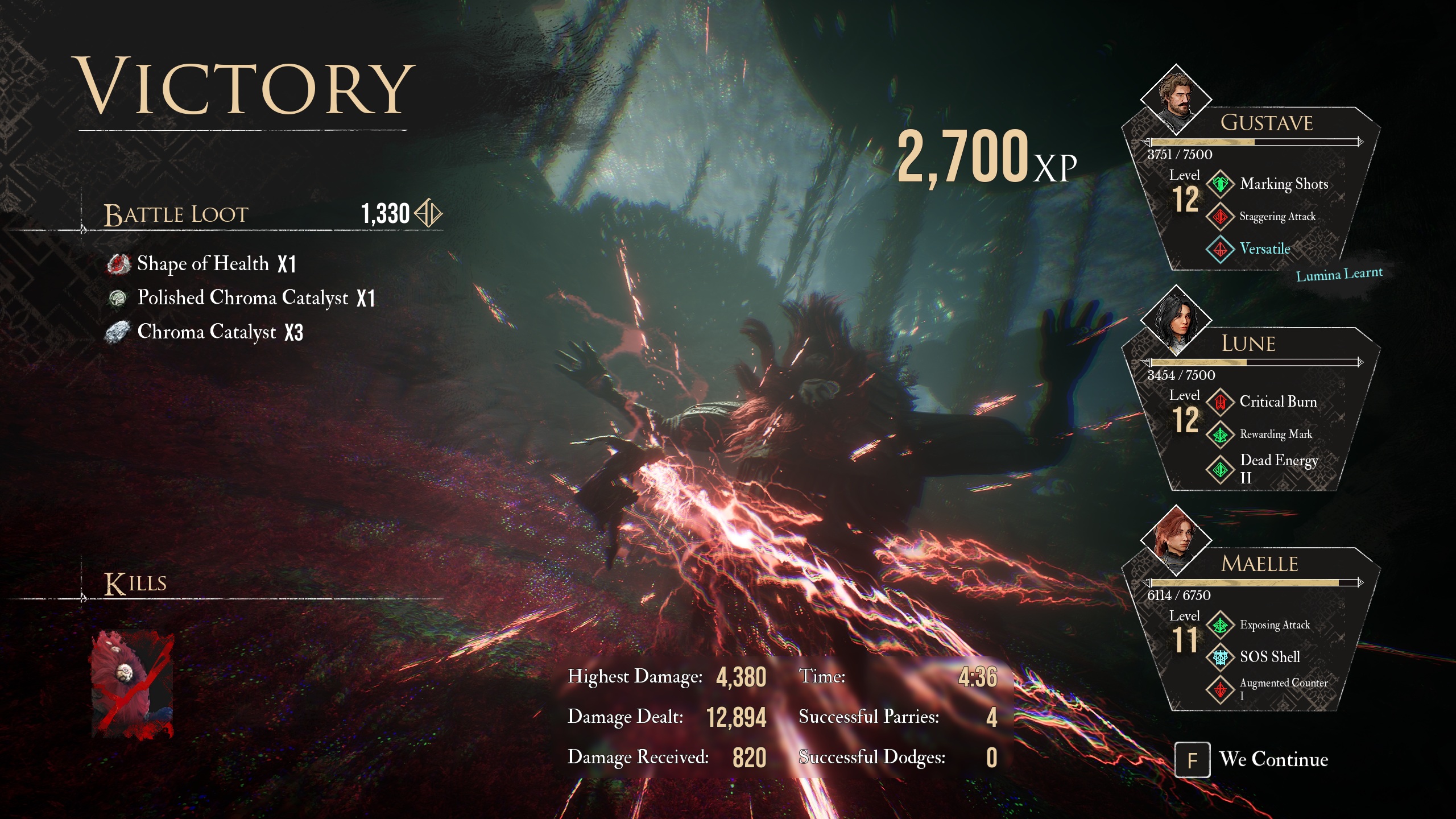
Task: Select Lune's character portrait
Action: (1176, 321)
